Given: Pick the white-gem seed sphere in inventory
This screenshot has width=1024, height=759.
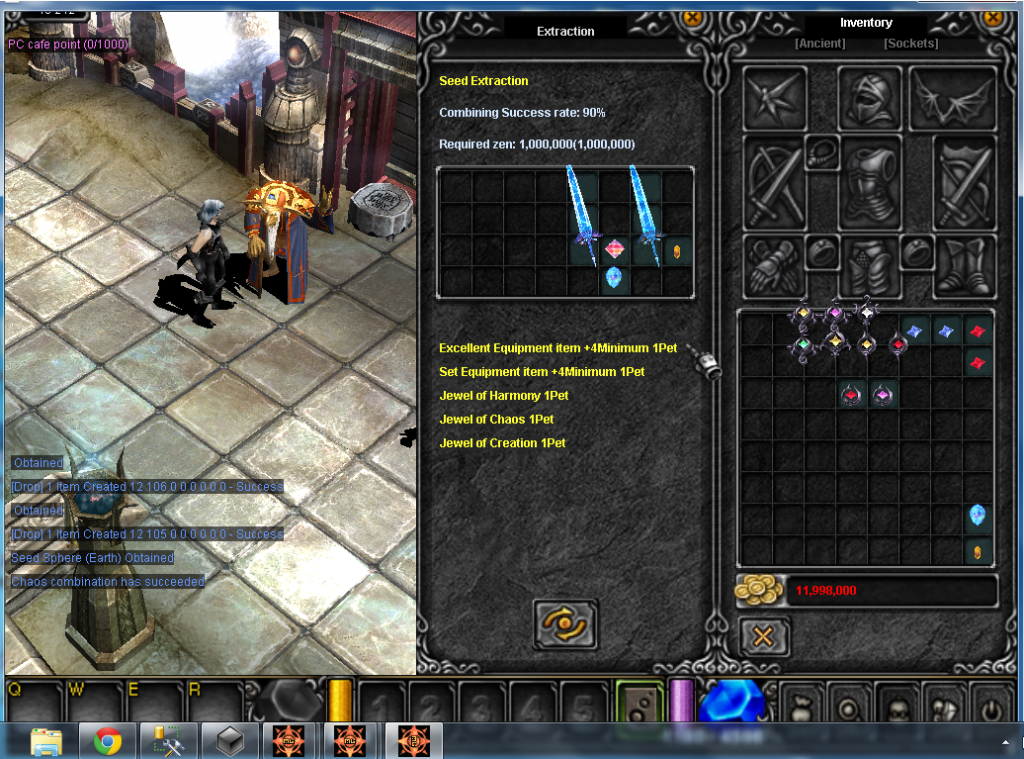Looking at the screenshot, I should pyautogui.click(x=867, y=313).
